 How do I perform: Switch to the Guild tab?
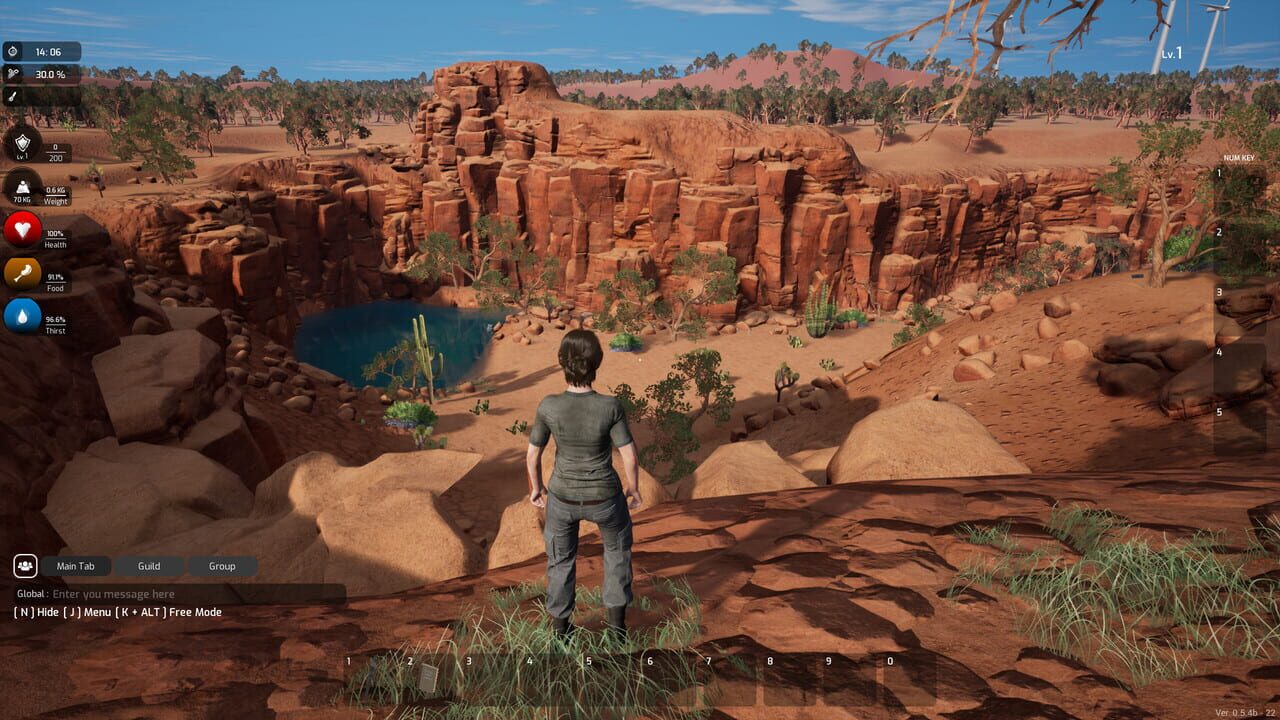[147, 565]
